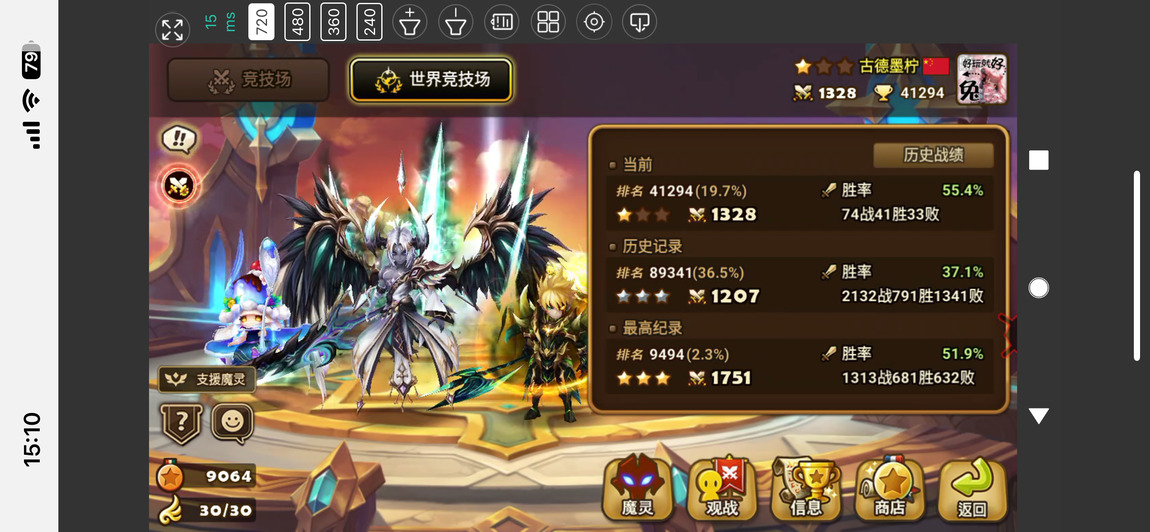This screenshot has height=532, width=1150.
Task: Select the 世界竞技场 tab
Action: 431,80
